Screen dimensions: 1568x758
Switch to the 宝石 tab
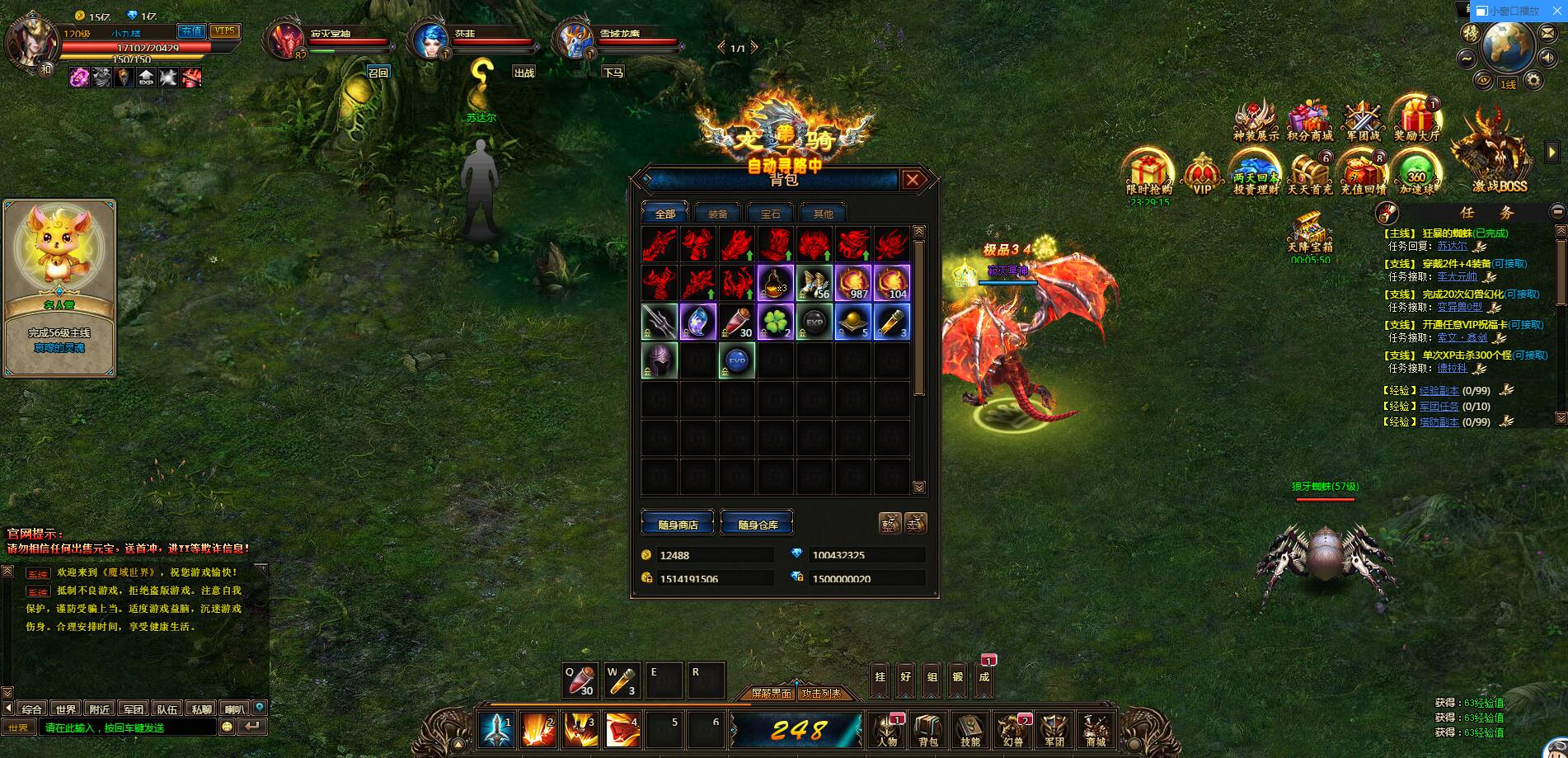point(770,214)
